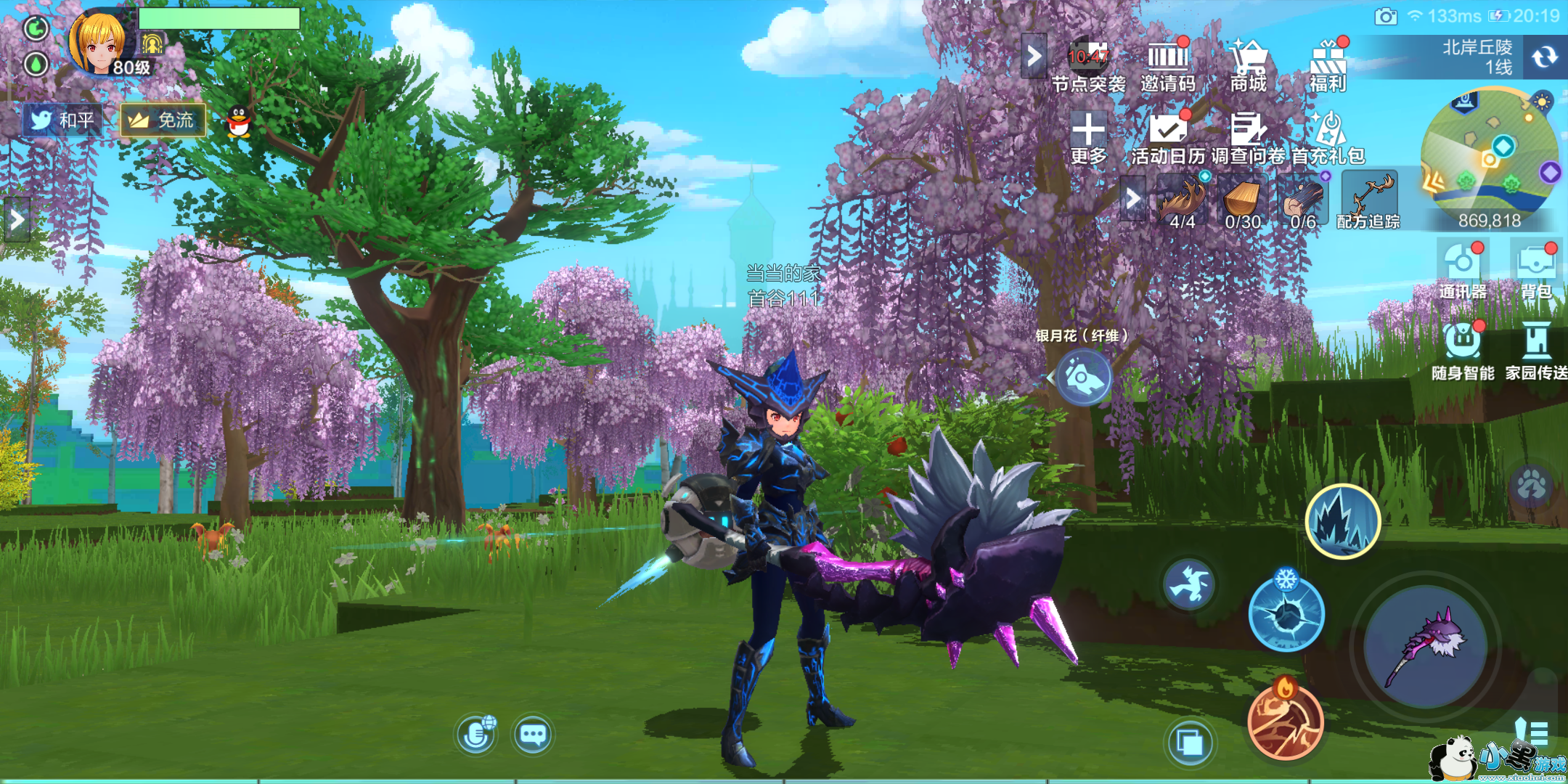Attack with the scythe weapon button
Screen dimensions: 1568x784
click(1425, 646)
